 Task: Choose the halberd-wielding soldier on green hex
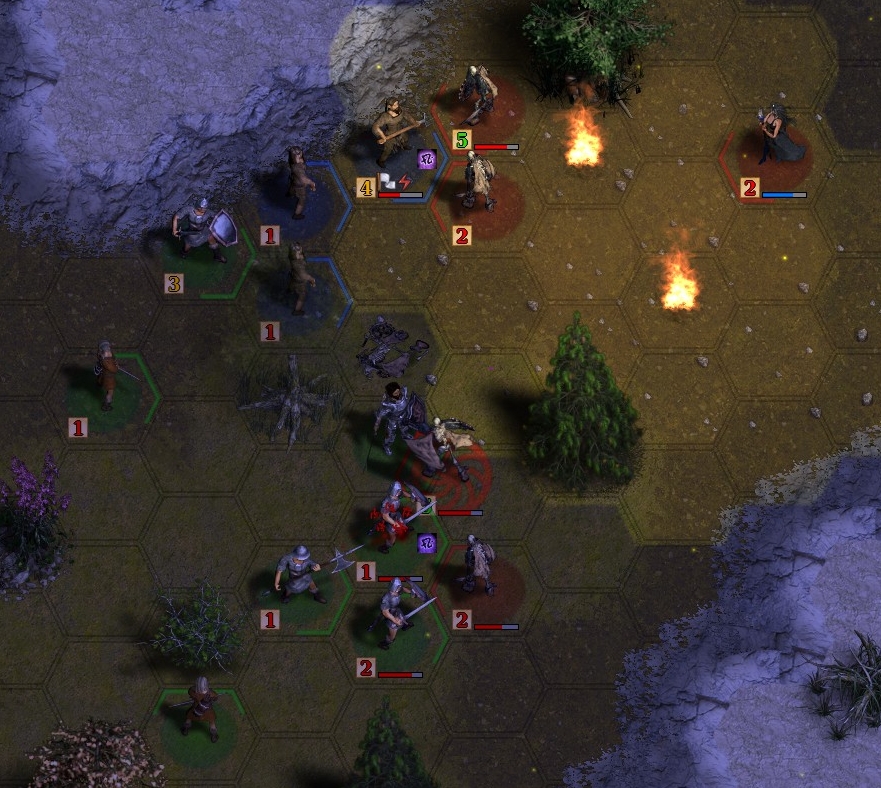coord(300,574)
